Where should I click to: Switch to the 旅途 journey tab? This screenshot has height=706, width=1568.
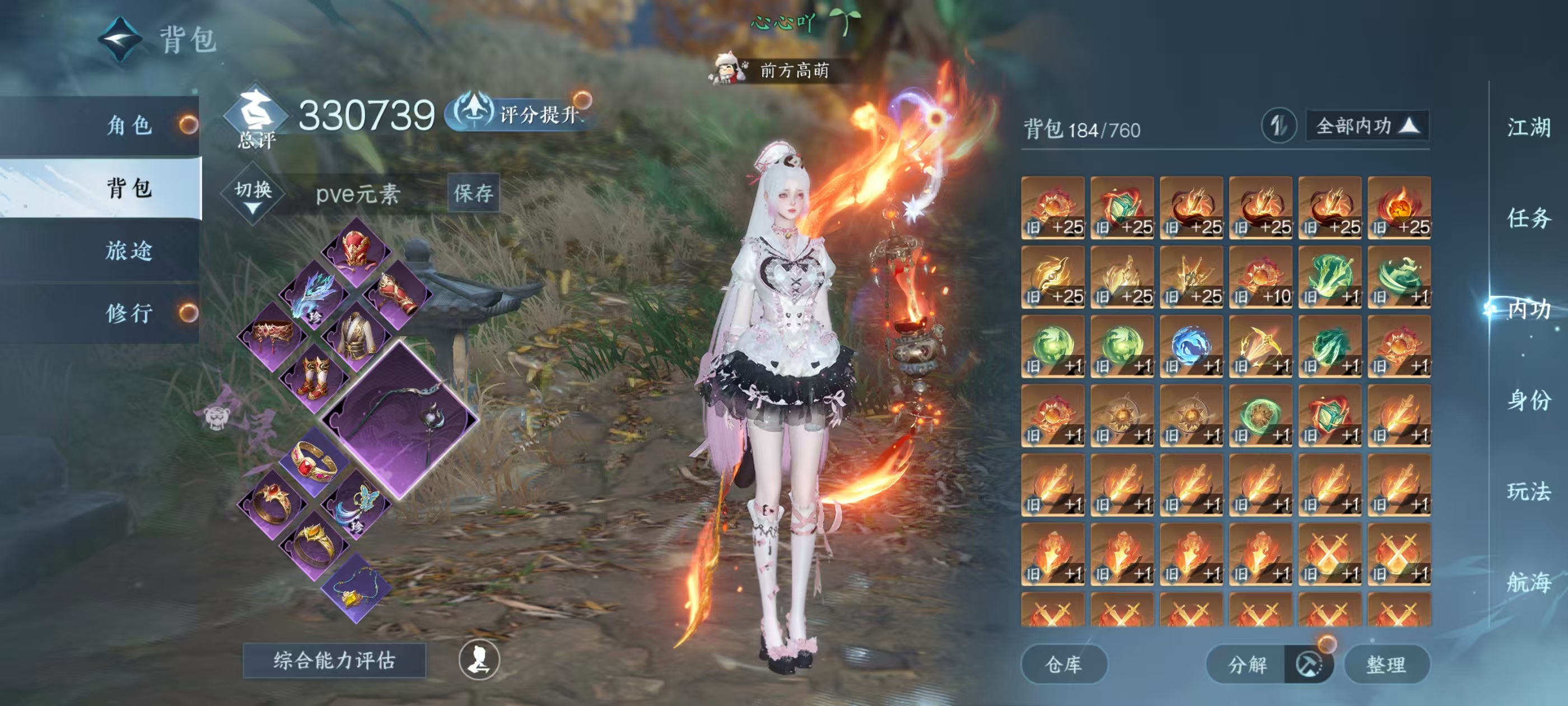click(x=128, y=250)
